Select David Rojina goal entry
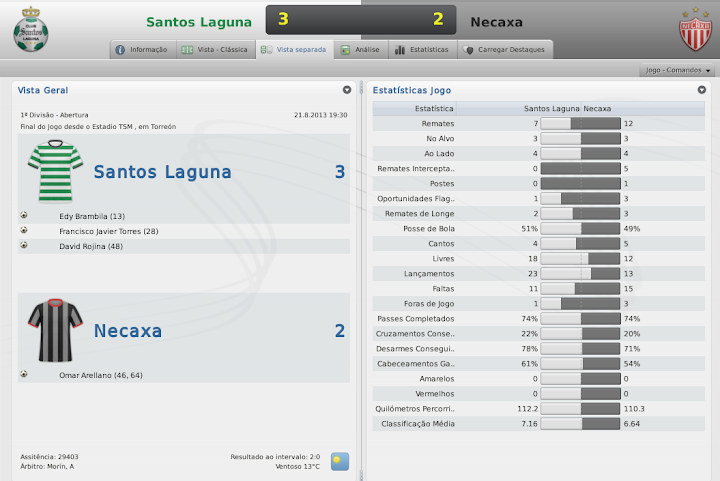 [91, 246]
